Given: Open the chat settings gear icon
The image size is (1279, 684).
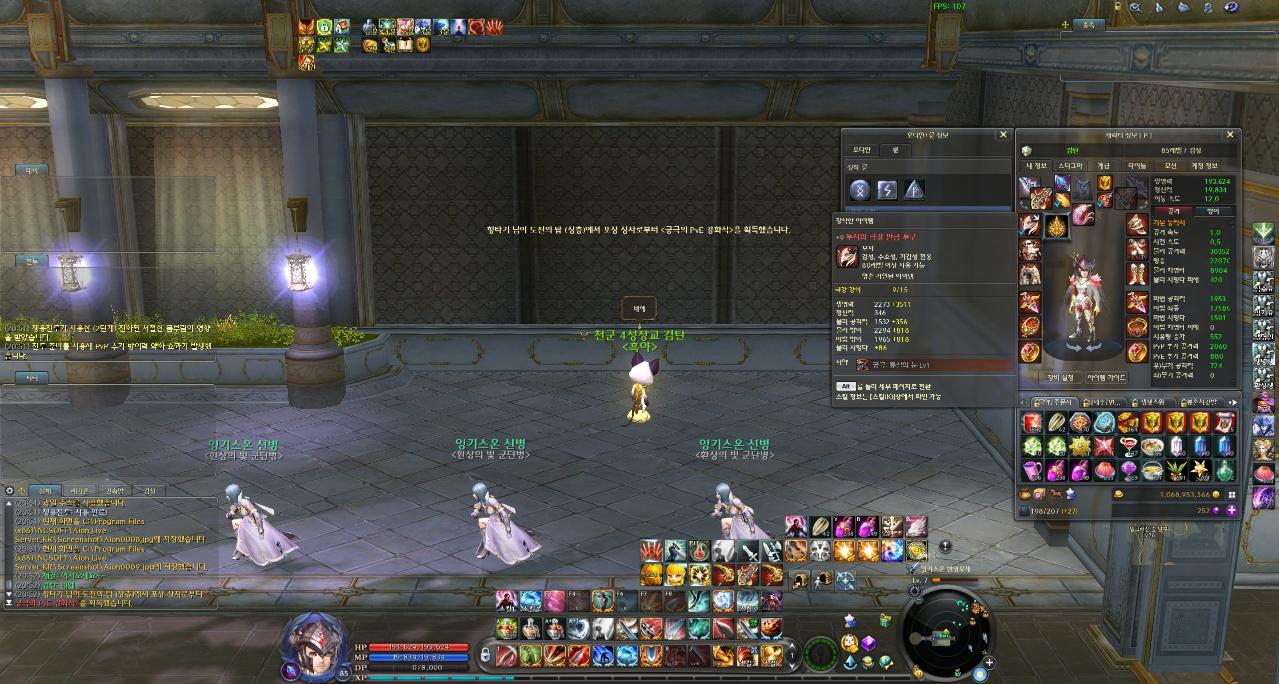Looking at the screenshot, I should tap(9, 491).
